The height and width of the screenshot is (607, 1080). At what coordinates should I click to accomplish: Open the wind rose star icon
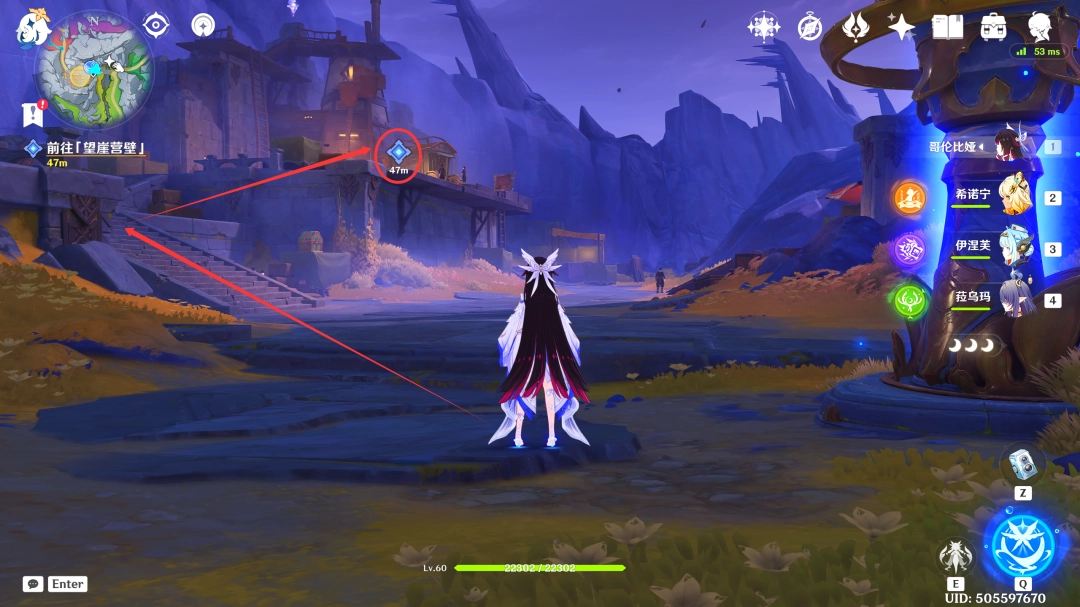764,27
